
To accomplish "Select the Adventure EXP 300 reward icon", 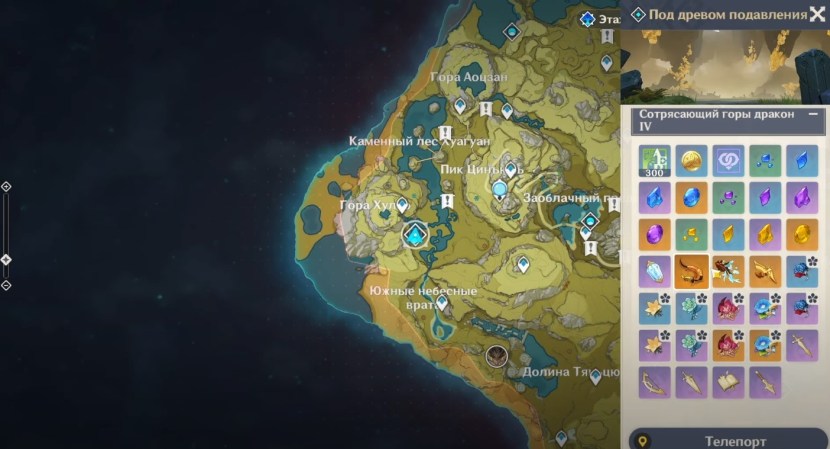I will click(x=654, y=161).
